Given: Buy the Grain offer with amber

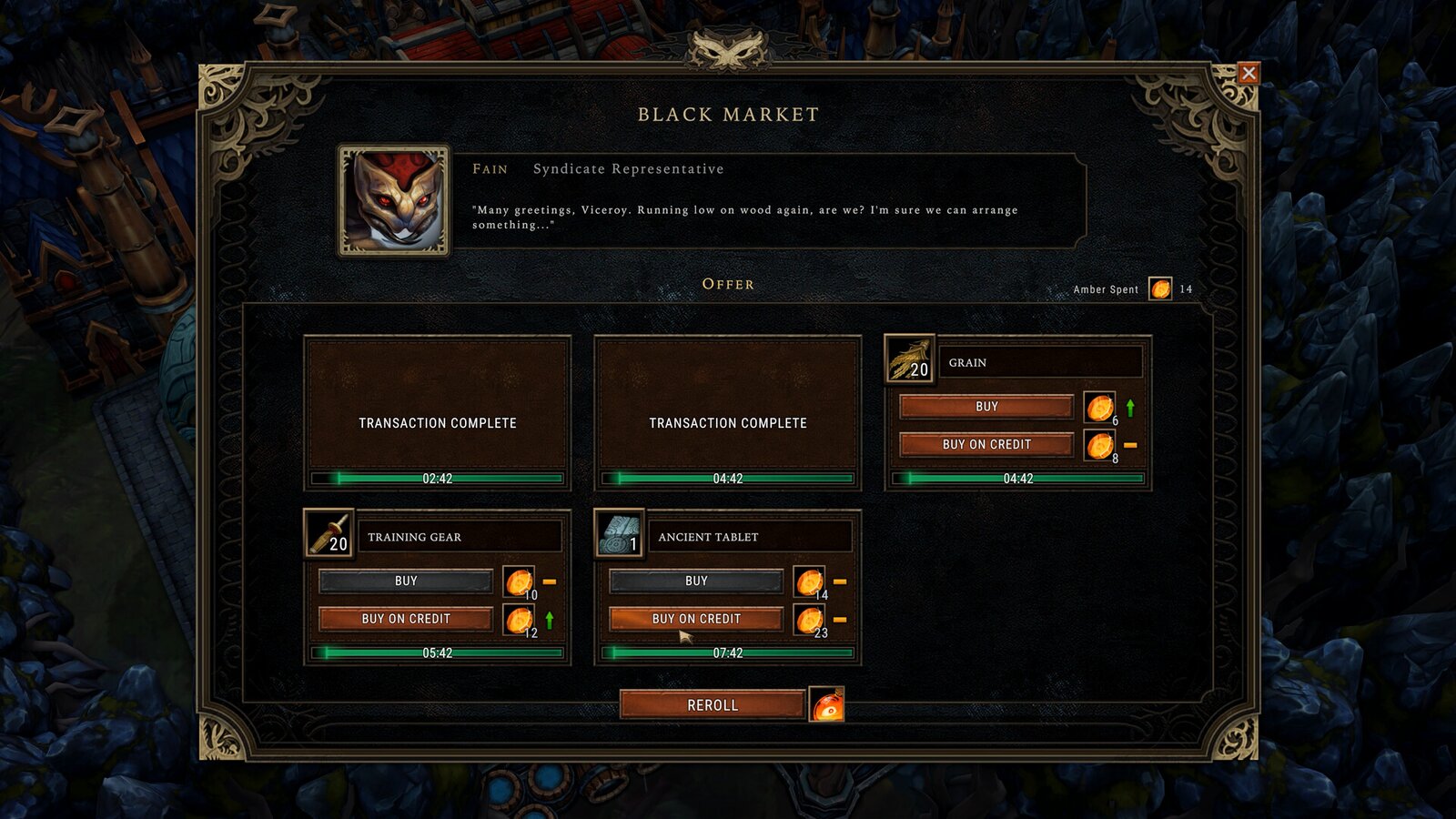Looking at the screenshot, I should [x=986, y=407].
